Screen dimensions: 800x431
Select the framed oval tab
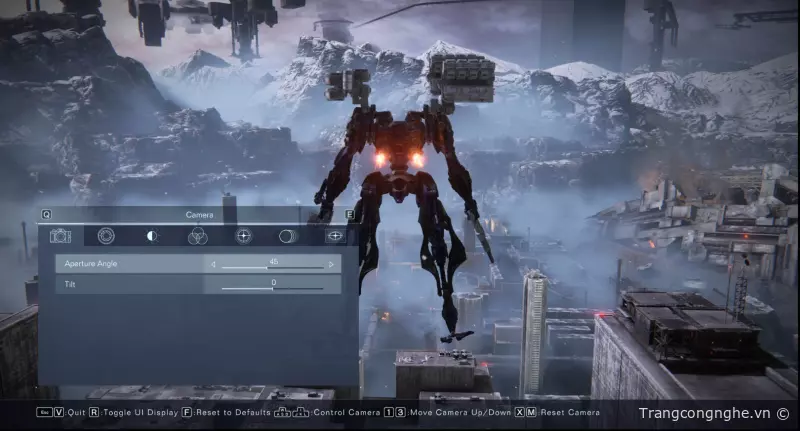pyautogui.click(x=335, y=236)
